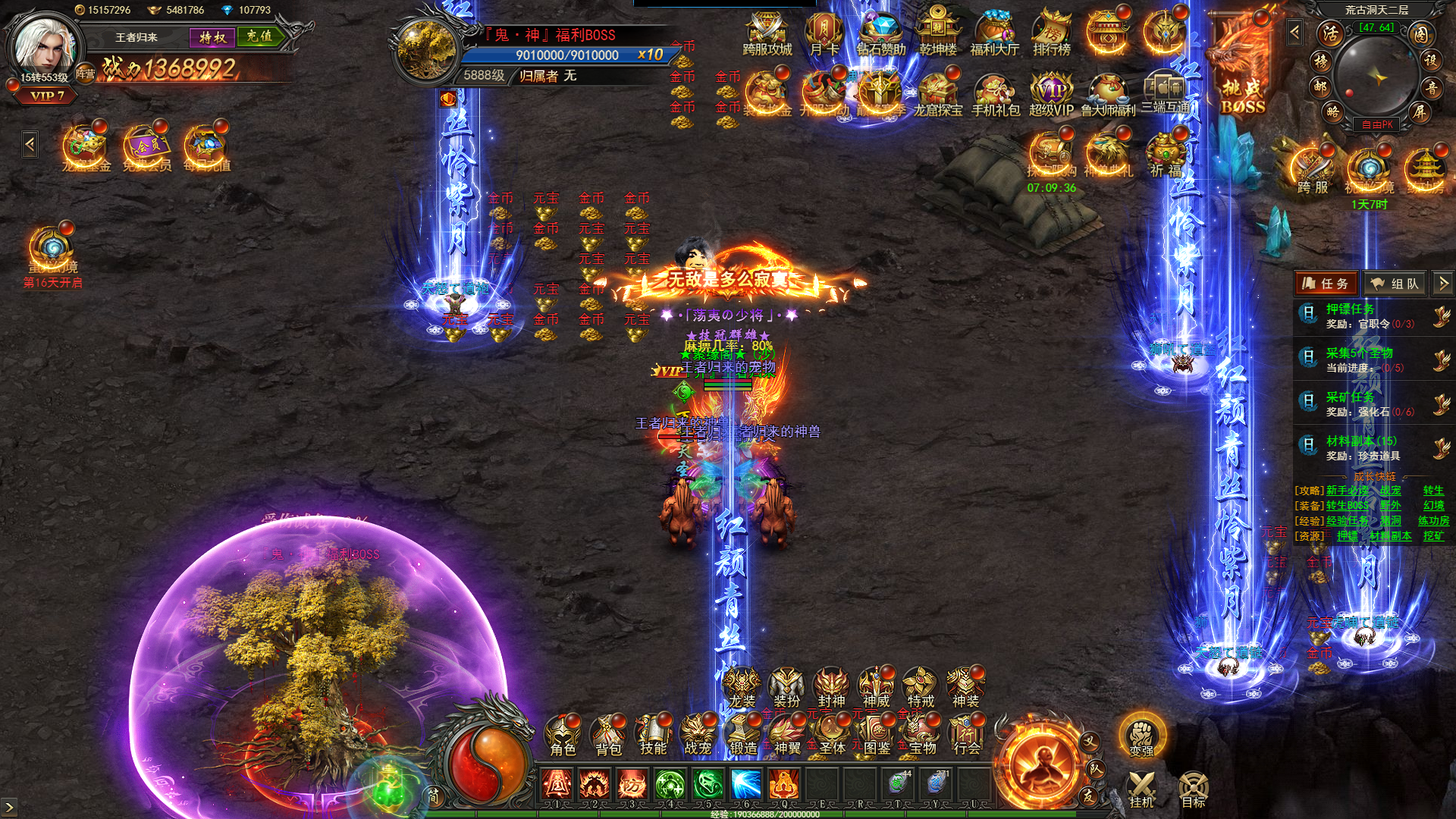Screen dimensions: 1456x819
Task: Open the 特权 privilege menu
Action: coord(212,37)
